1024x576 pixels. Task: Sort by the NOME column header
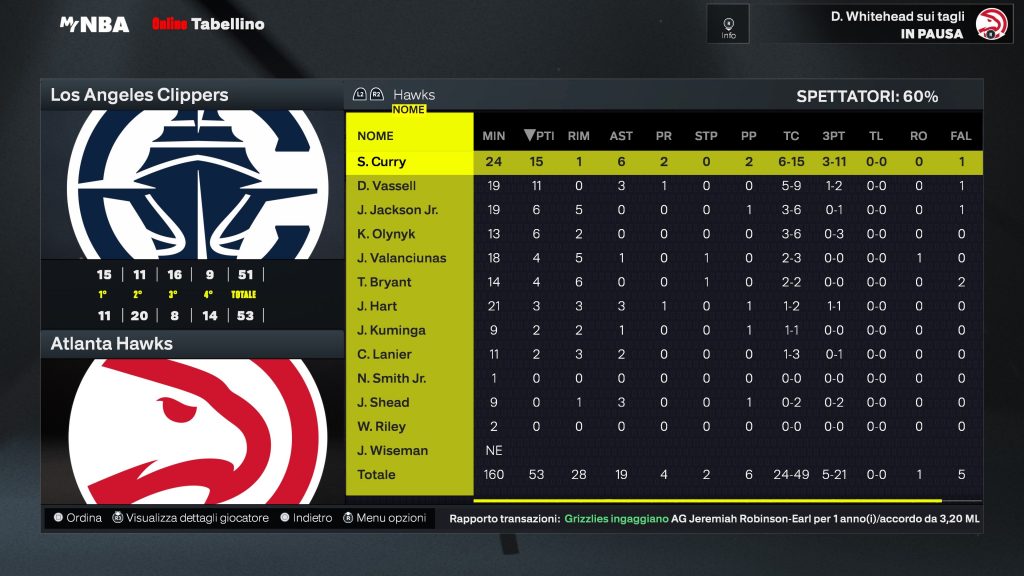coord(376,136)
